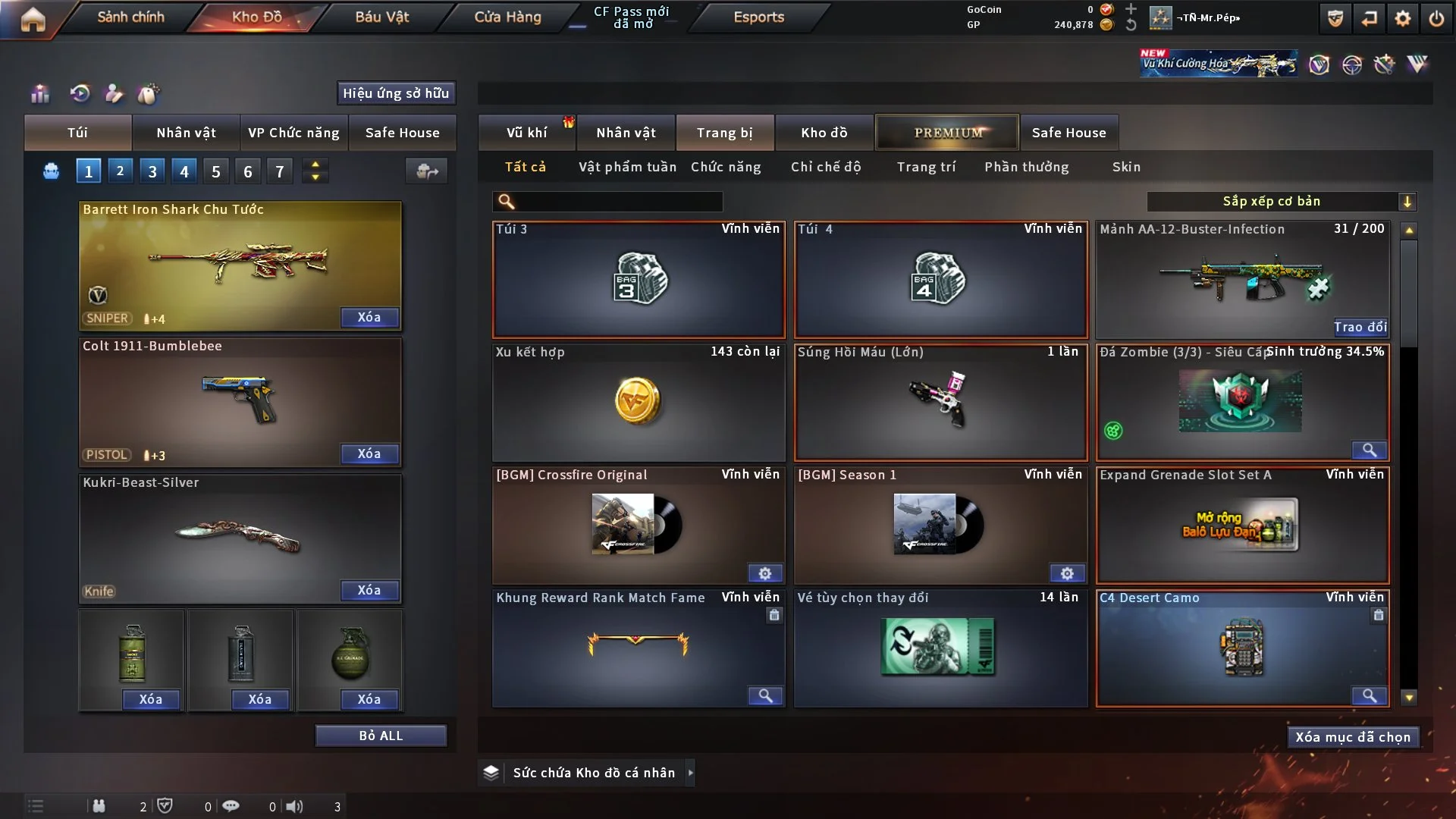The image size is (1456, 819).
Task: Show the Skin filter category
Action: (x=1126, y=167)
